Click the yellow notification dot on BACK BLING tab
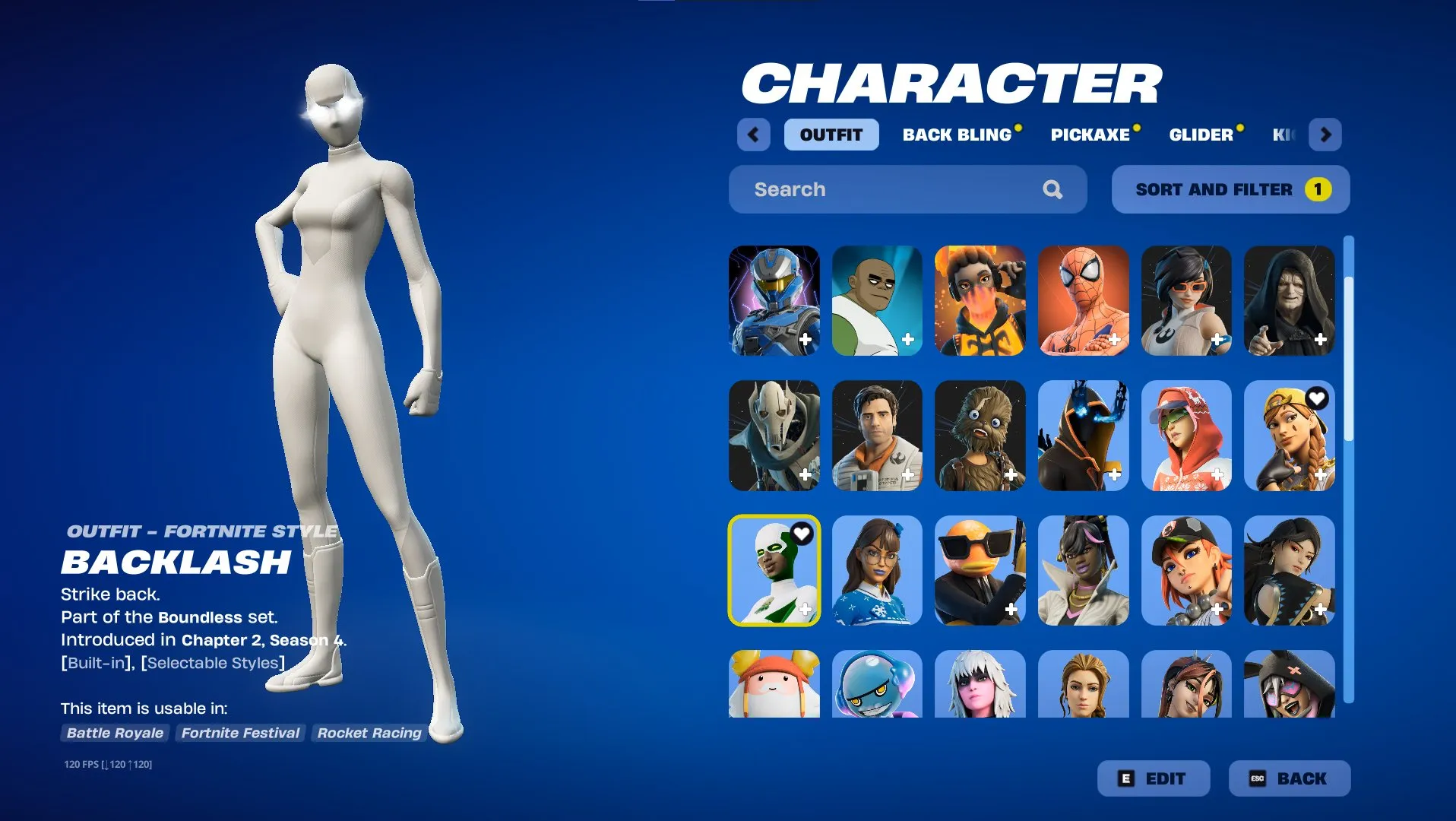Viewport: 1456px width, 821px height. [1018, 126]
